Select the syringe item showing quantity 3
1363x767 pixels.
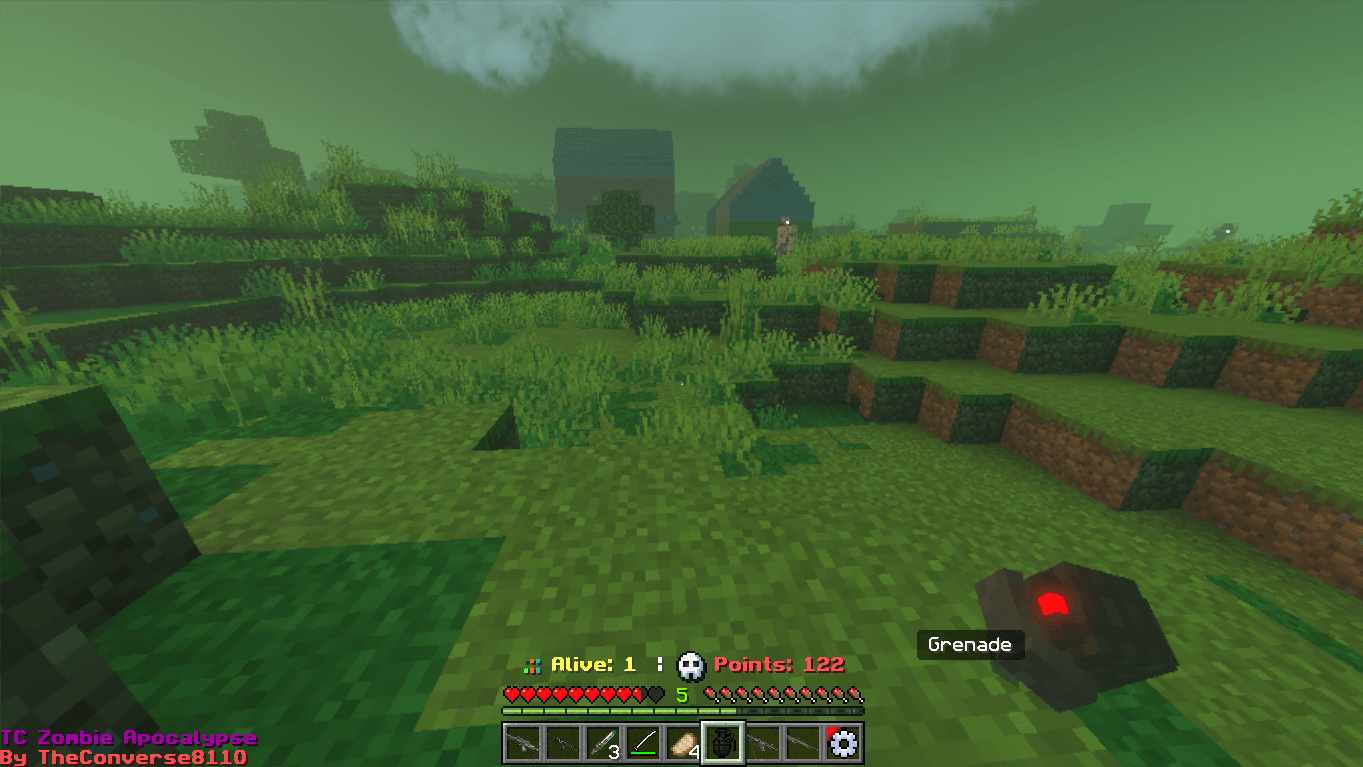[x=601, y=742]
